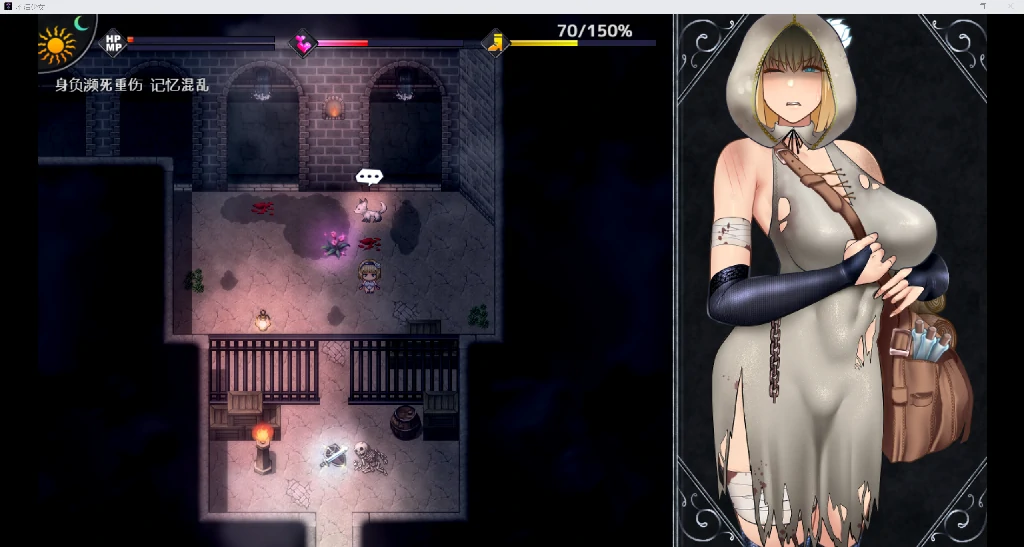Click the yellow boot stamina icon
1024x547 pixels.
coord(495,43)
